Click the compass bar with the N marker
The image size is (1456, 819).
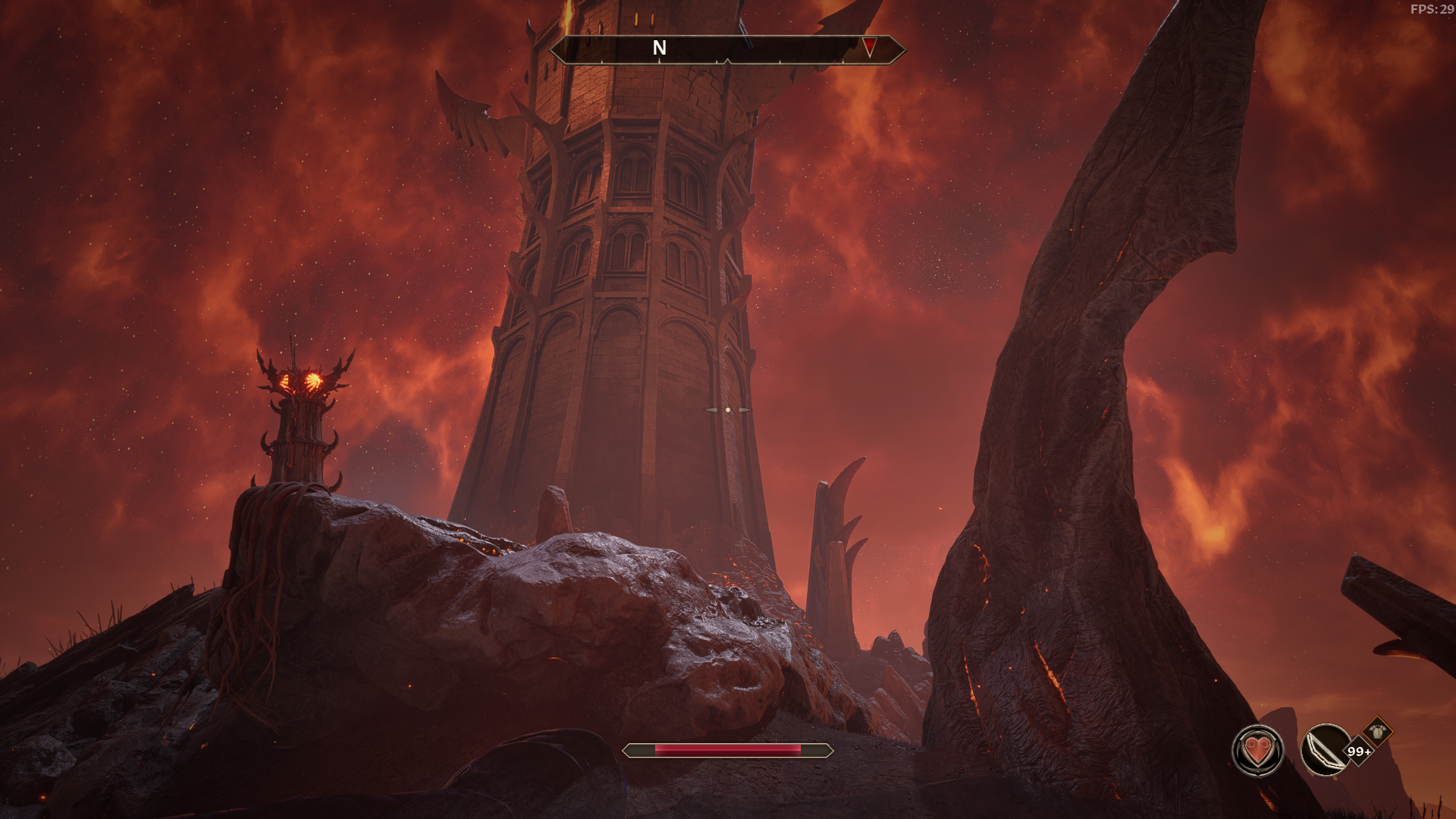(726, 49)
